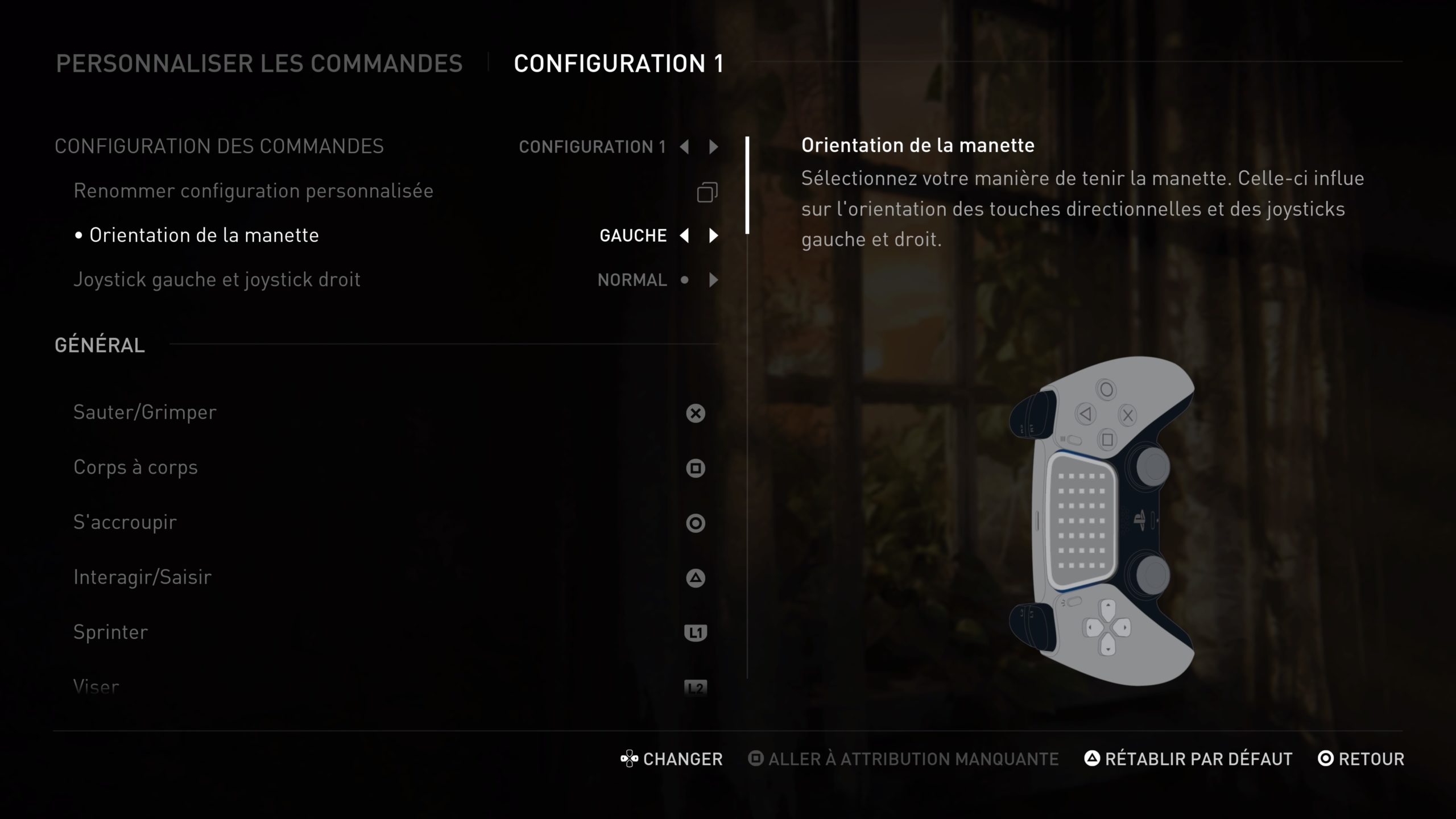
Task: Click the Personnaliser les commandes header
Action: (x=259, y=64)
